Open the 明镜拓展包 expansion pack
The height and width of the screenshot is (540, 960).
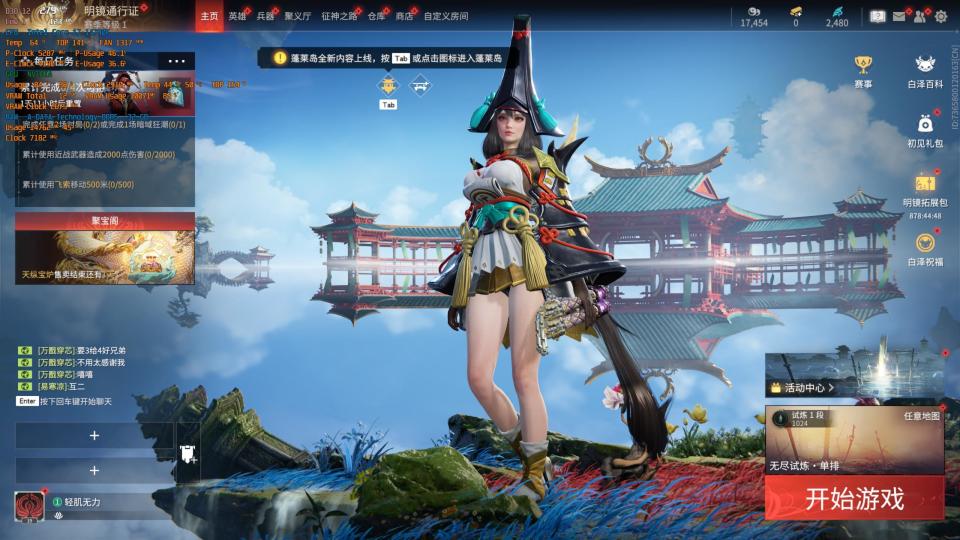pos(925,188)
